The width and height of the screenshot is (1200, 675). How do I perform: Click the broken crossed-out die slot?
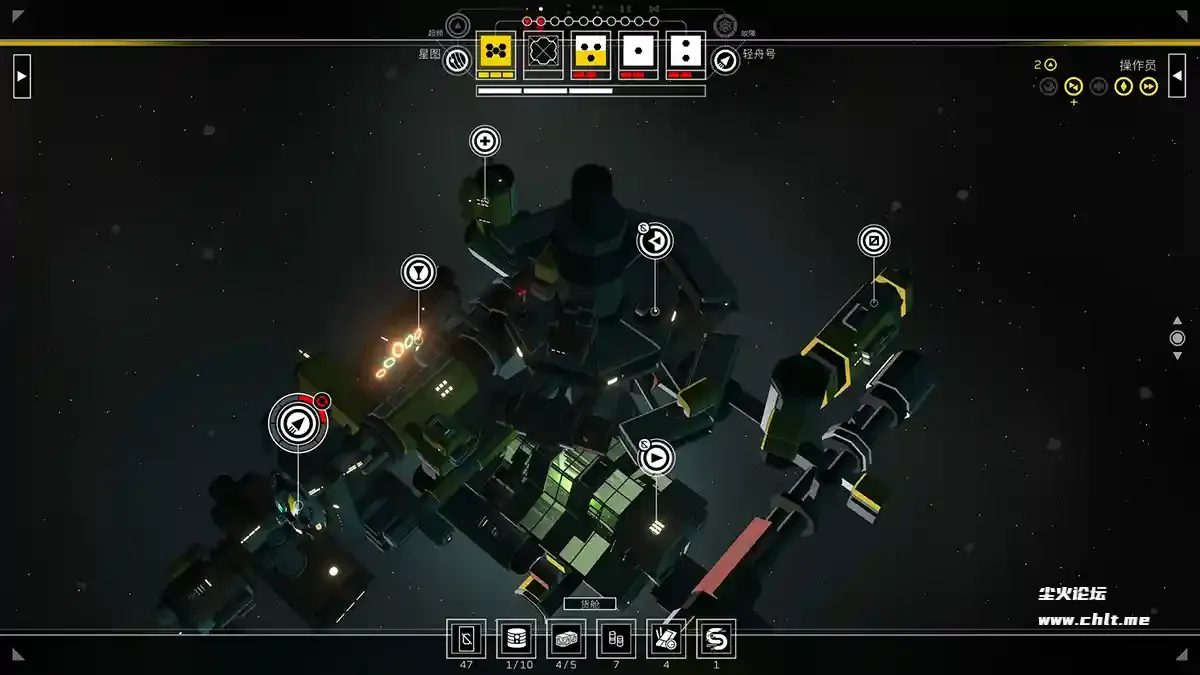tap(543, 51)
